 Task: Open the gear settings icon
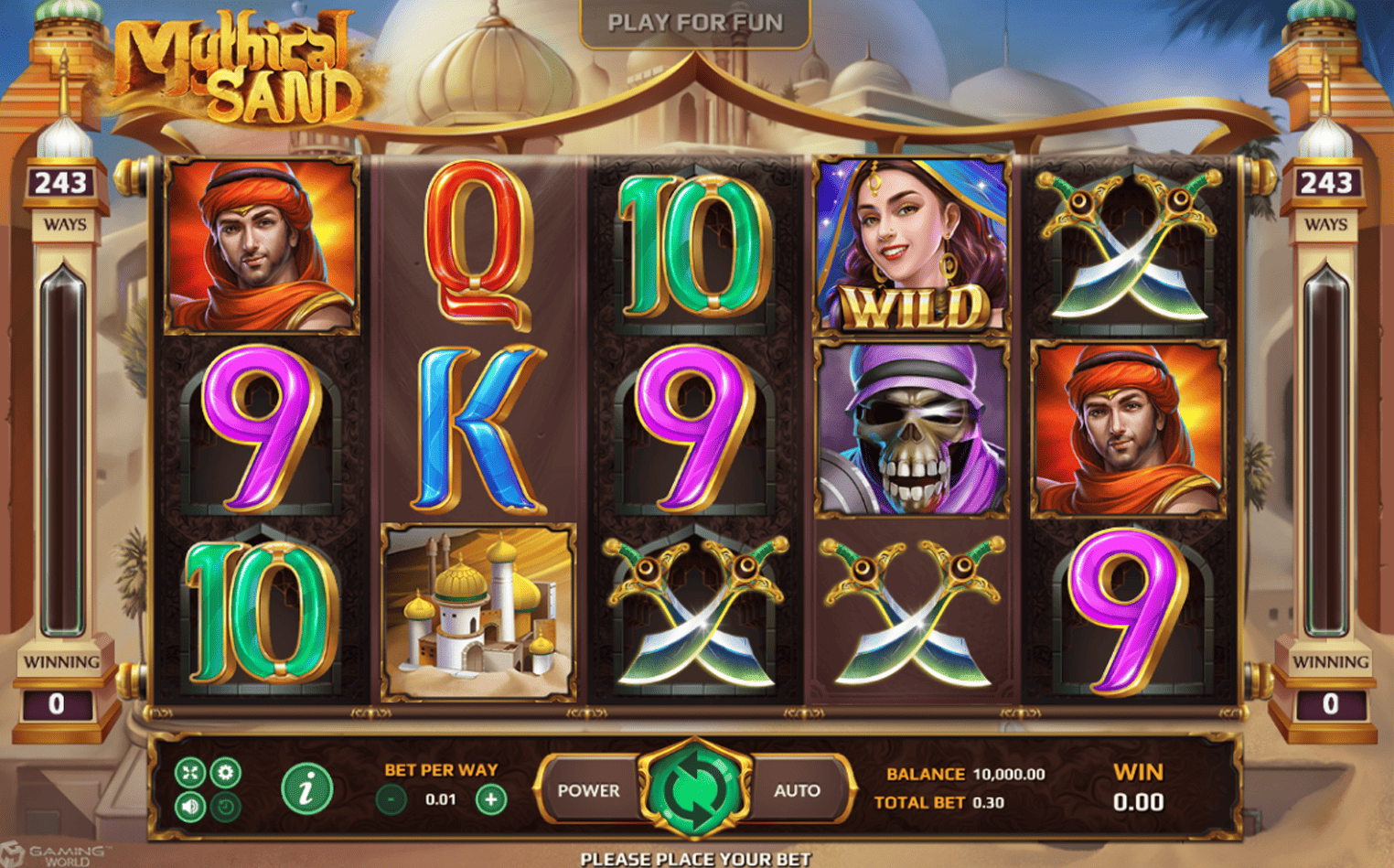[225, 773]
